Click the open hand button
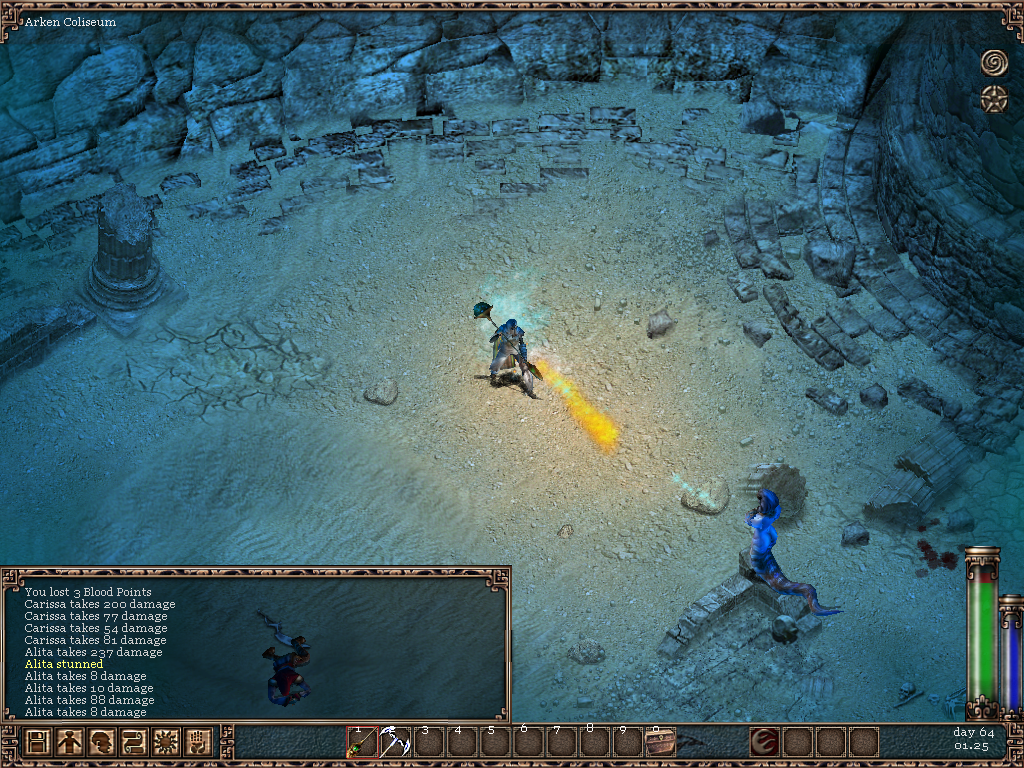 coord(197,743)
